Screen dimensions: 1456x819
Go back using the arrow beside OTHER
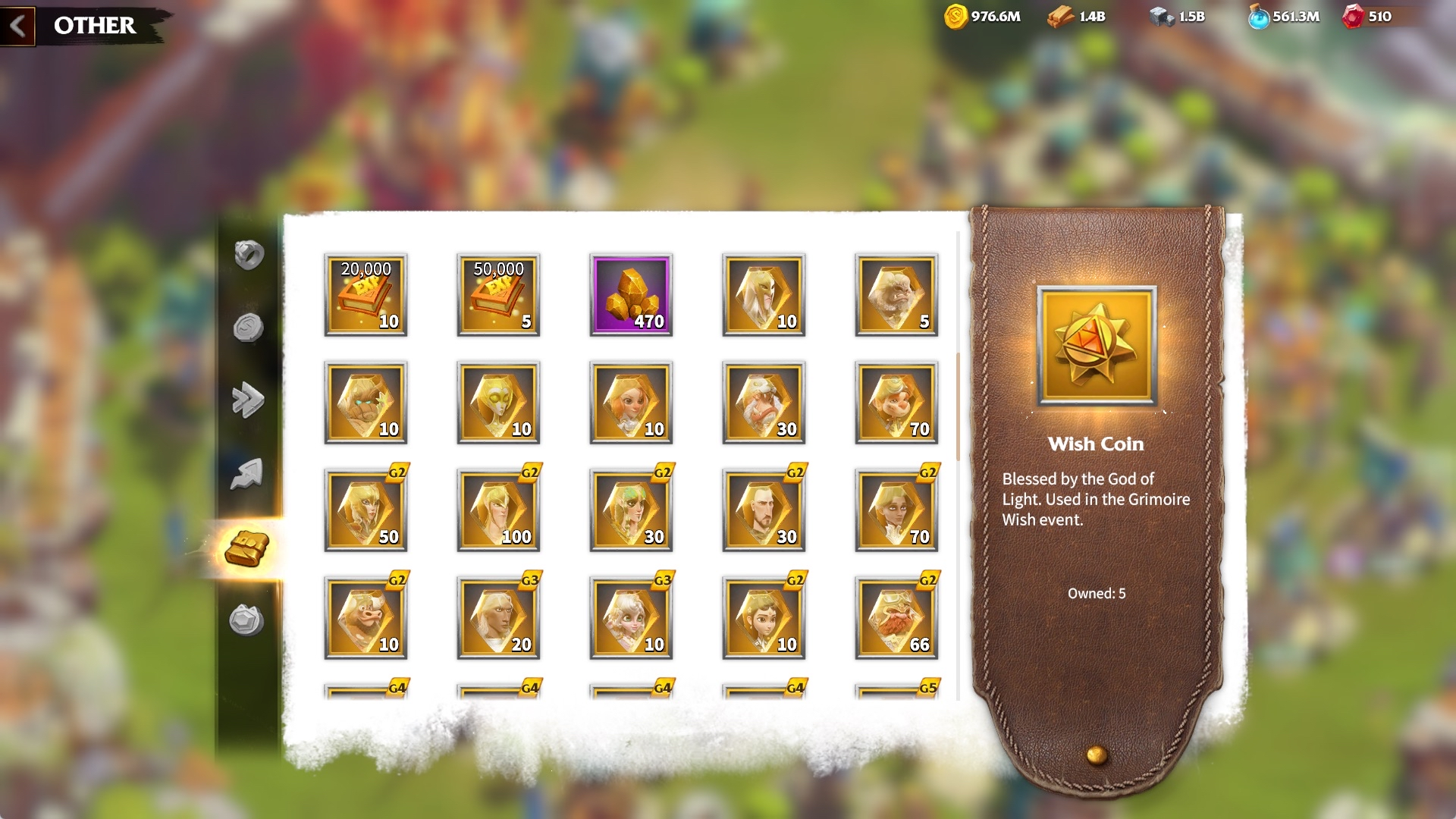click(18, 26)
